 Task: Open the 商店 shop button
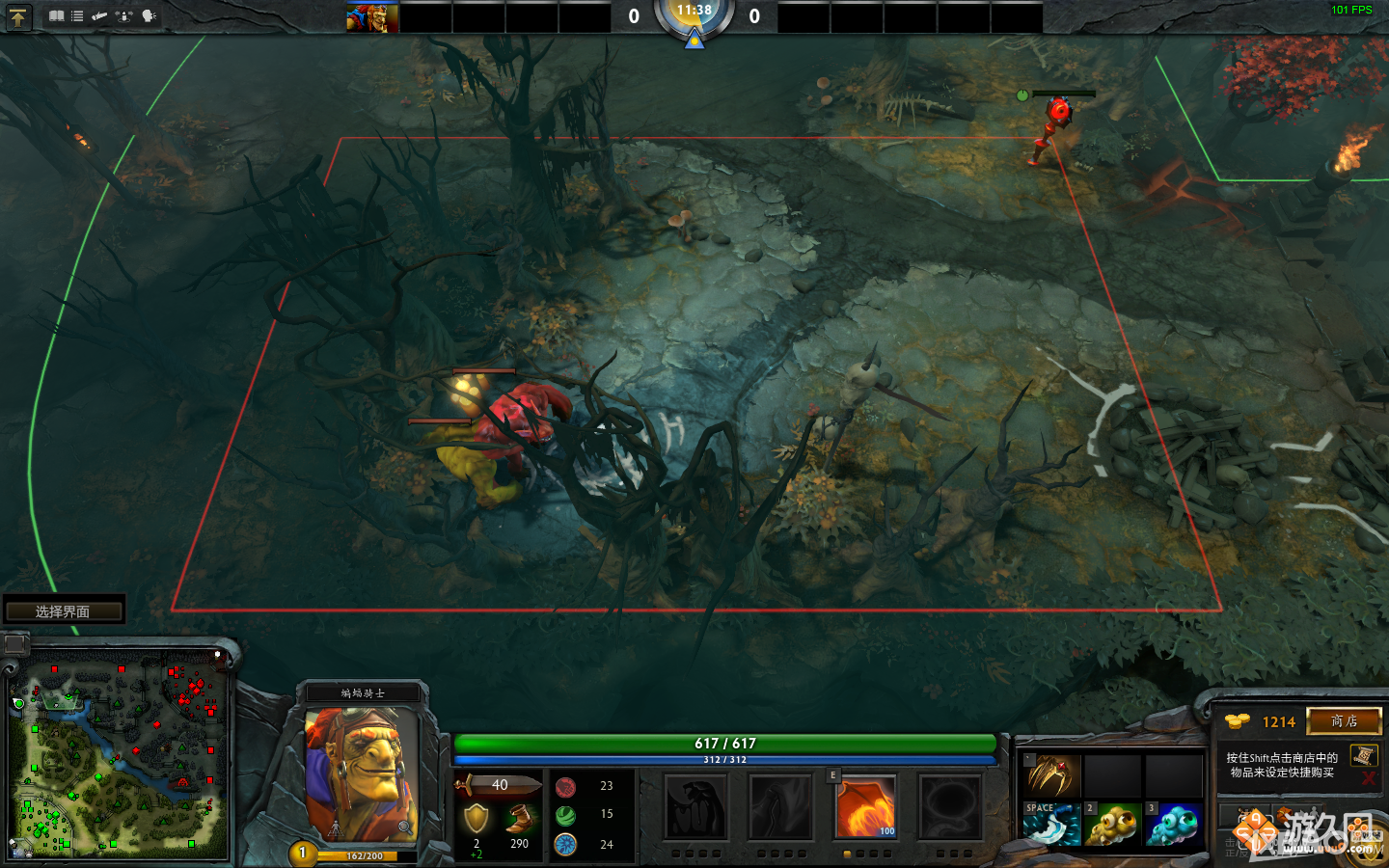pyautogui.click(x=1344, y=721)
